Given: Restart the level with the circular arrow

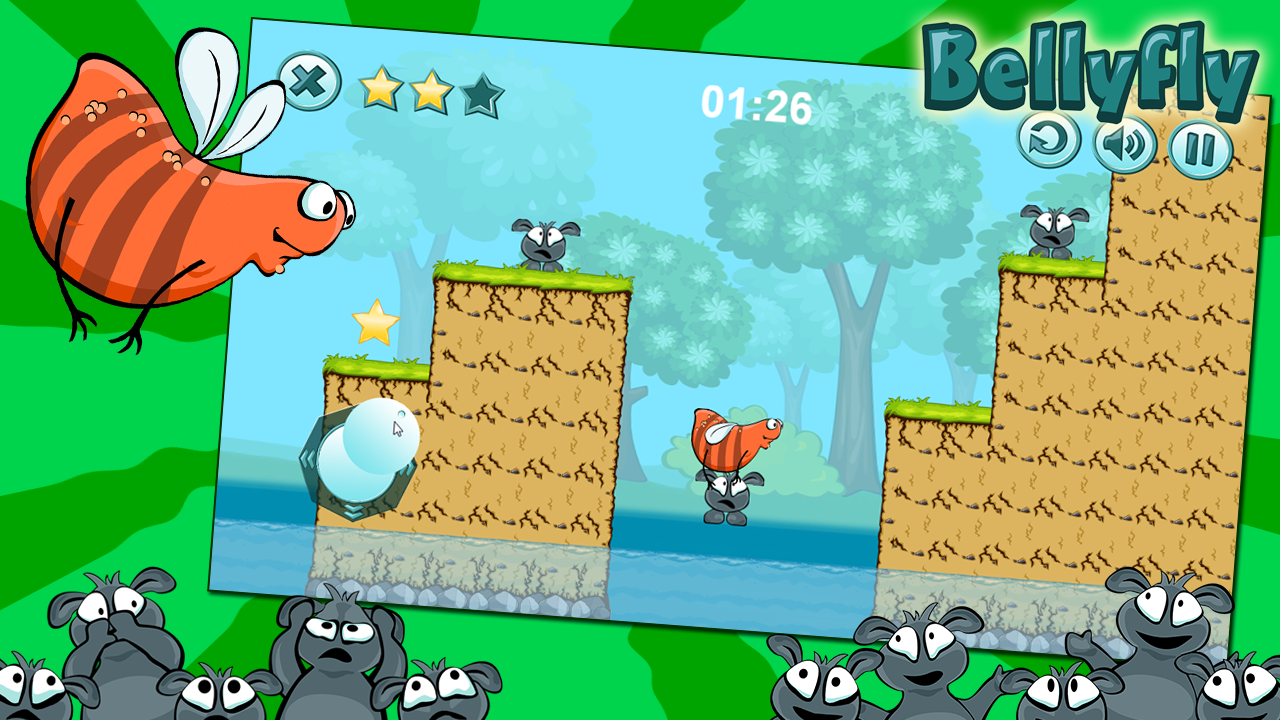Looking at the screenshot, I should click(x=1049, y=139).
